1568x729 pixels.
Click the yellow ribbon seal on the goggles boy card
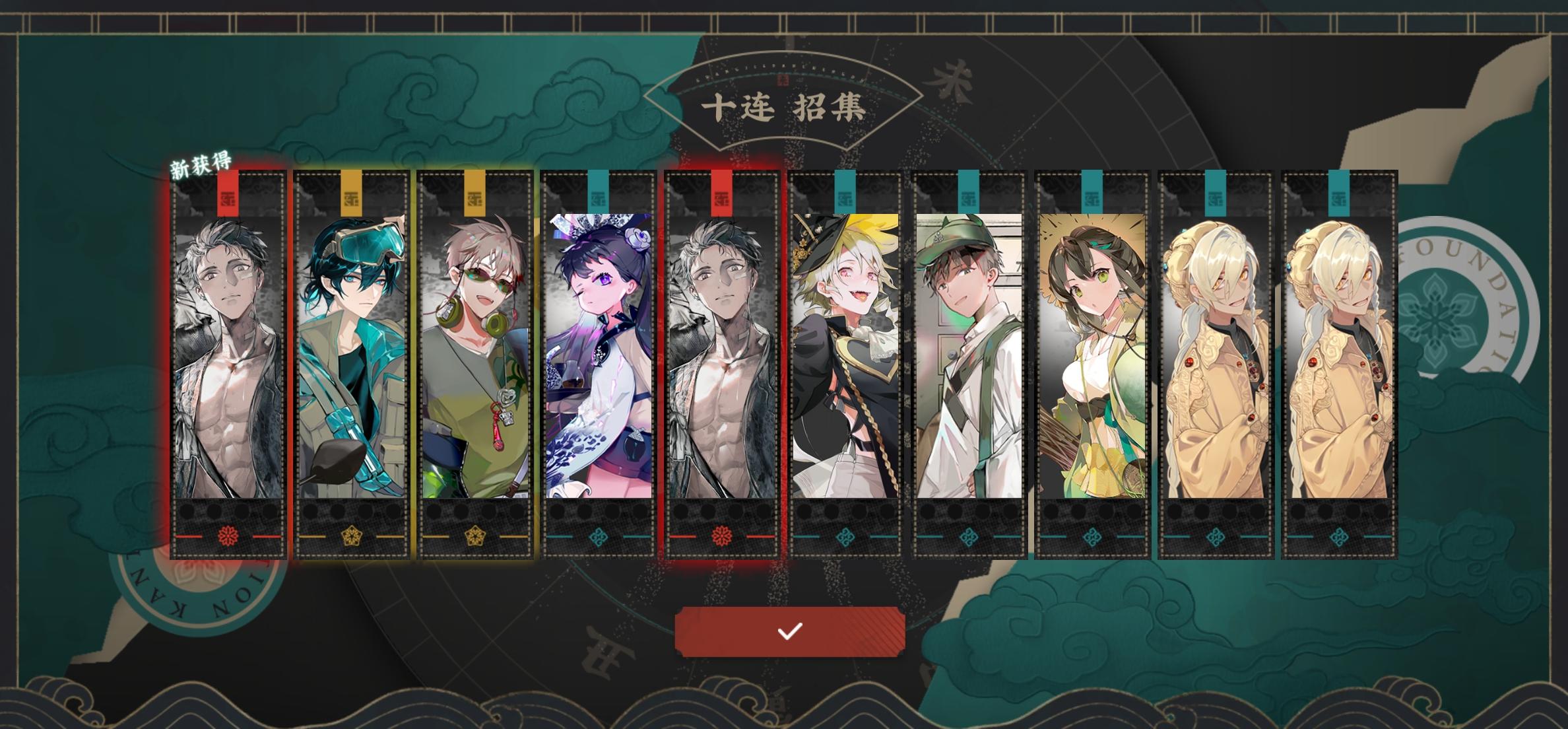[x=353, y=191]
